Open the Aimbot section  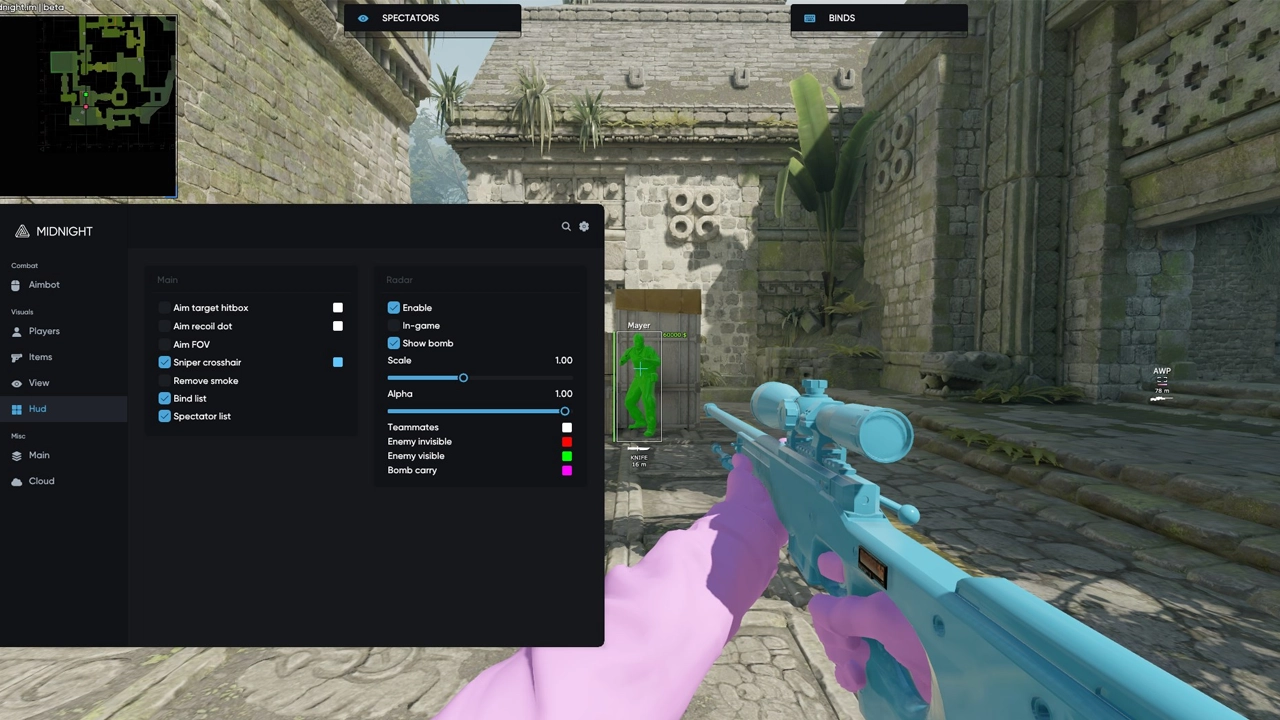43,285
